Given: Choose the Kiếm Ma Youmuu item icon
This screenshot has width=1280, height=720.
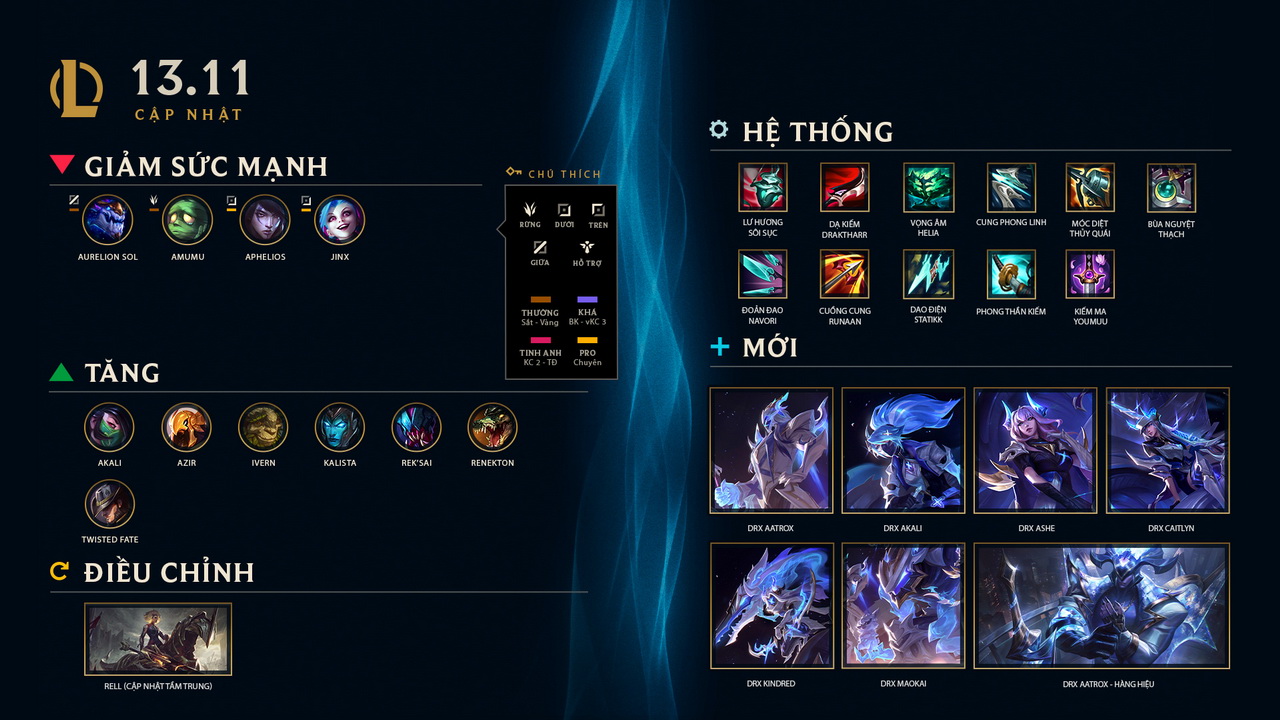Looking at the screenshot, I should (x=1090, y=275).
